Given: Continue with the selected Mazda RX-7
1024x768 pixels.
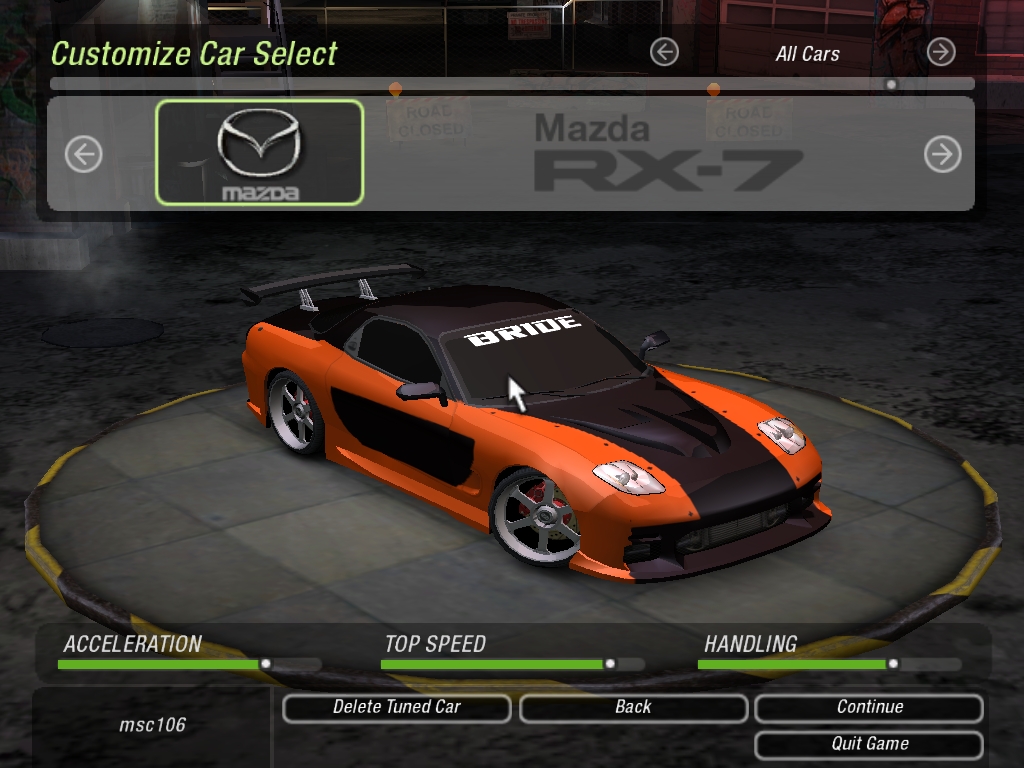Looking at the screenshot, I should (869, 707).
